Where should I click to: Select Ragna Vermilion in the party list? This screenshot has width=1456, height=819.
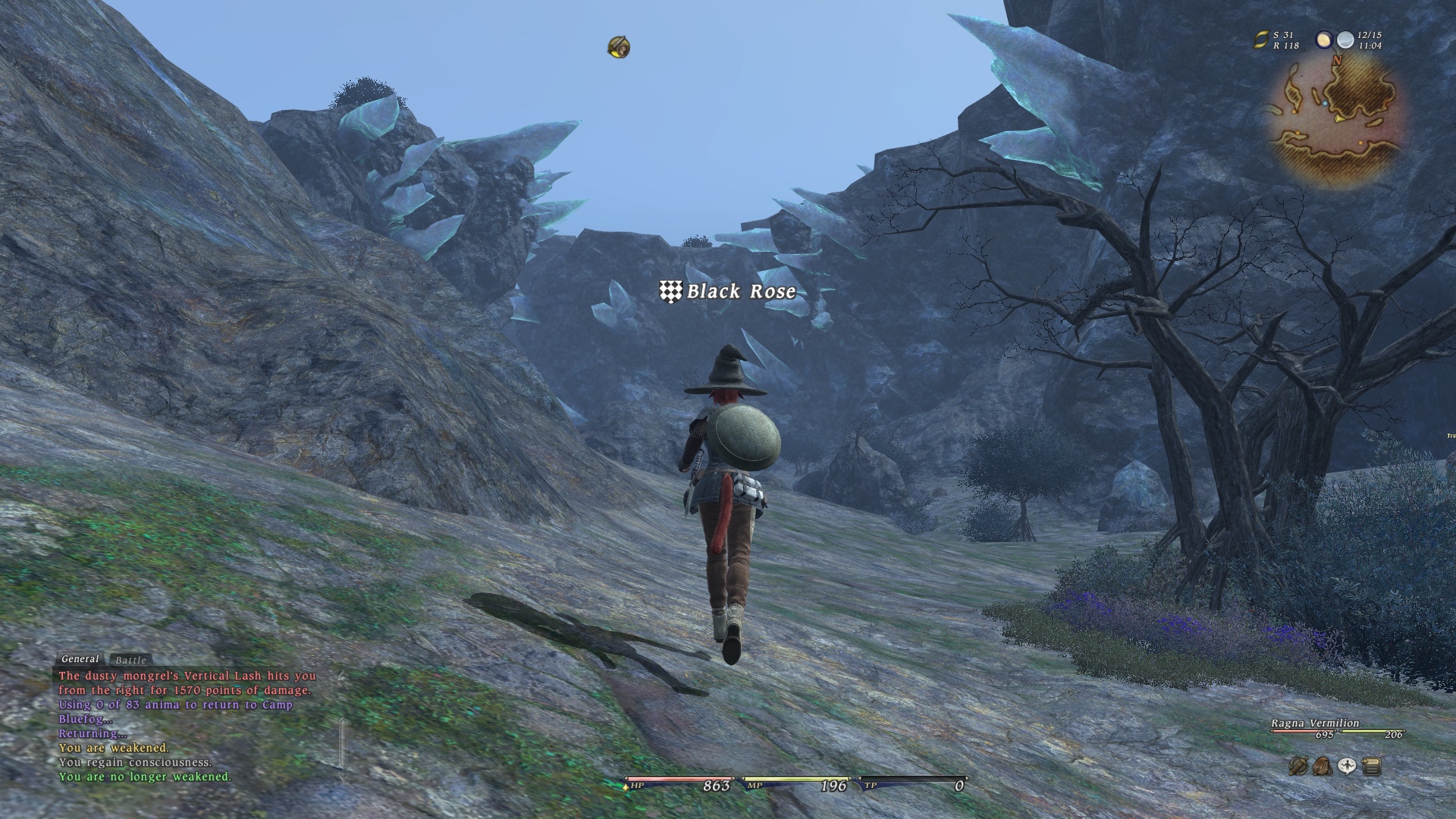[x=1315, y=723]
